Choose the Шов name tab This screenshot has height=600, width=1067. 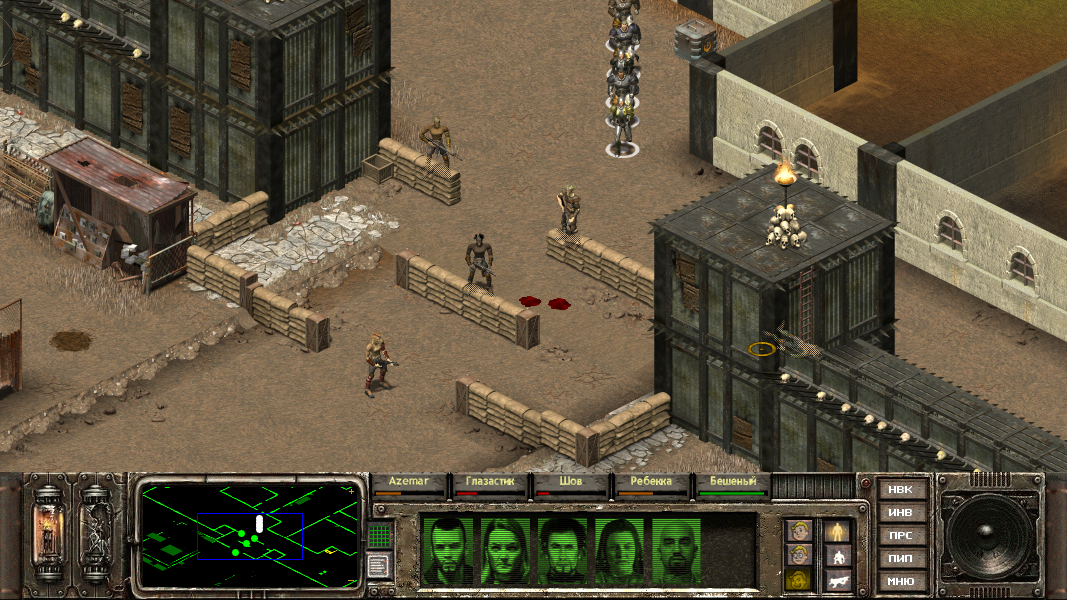click(570, 482)
